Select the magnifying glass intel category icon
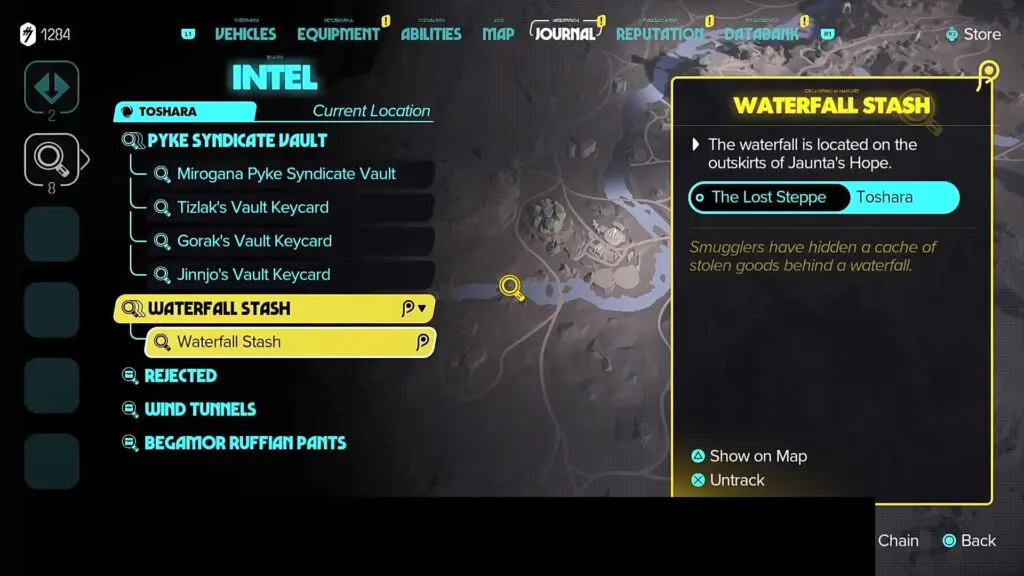 click(51, 158)
